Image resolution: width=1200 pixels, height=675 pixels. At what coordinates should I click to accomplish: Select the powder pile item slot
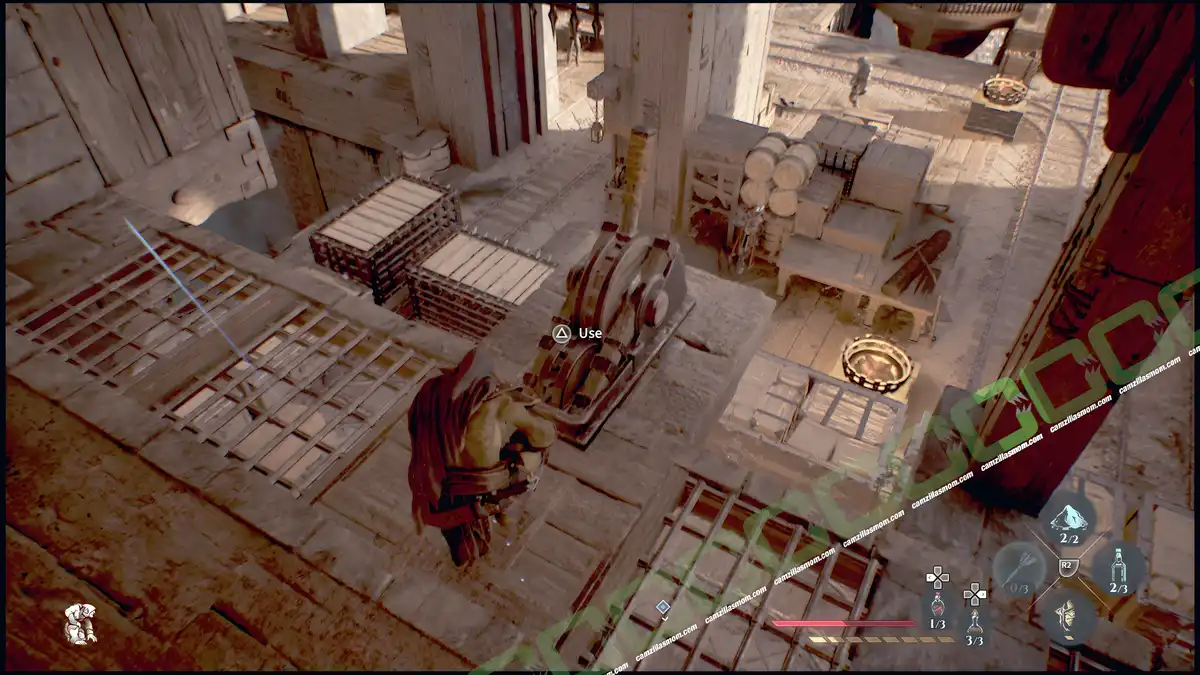point(1068,520)
